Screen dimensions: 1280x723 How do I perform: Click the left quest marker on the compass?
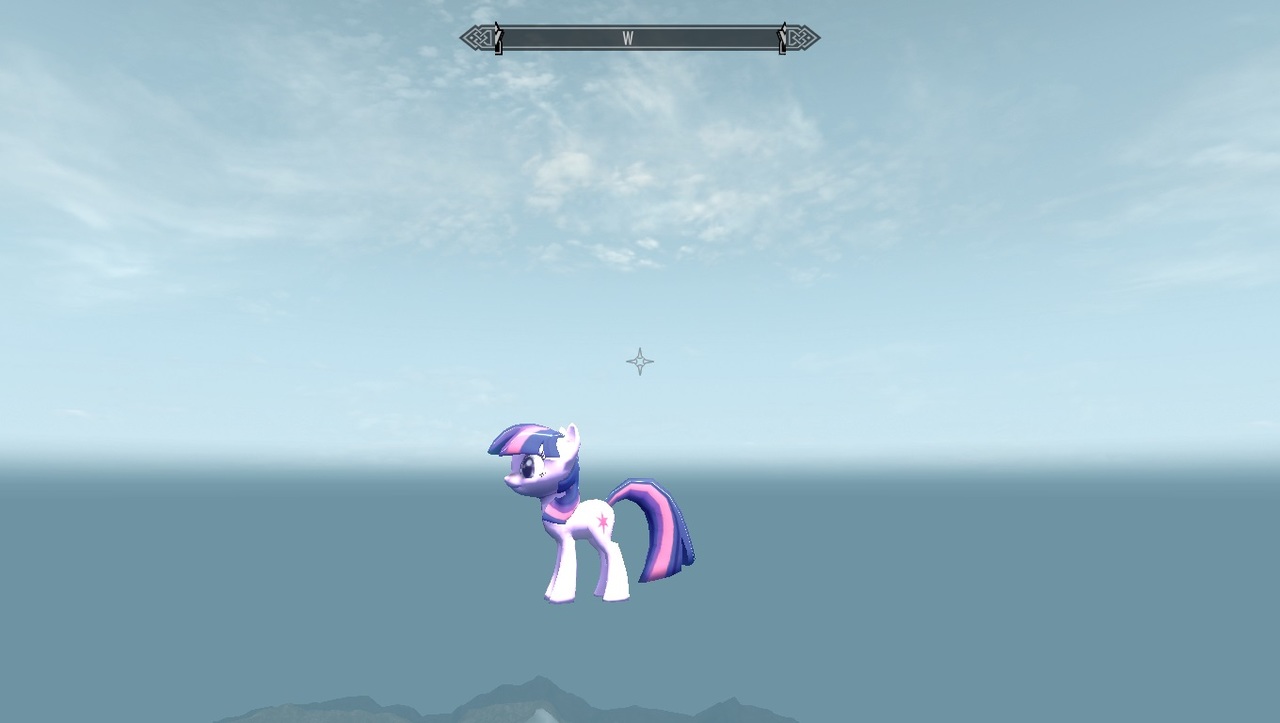[497, 37]
